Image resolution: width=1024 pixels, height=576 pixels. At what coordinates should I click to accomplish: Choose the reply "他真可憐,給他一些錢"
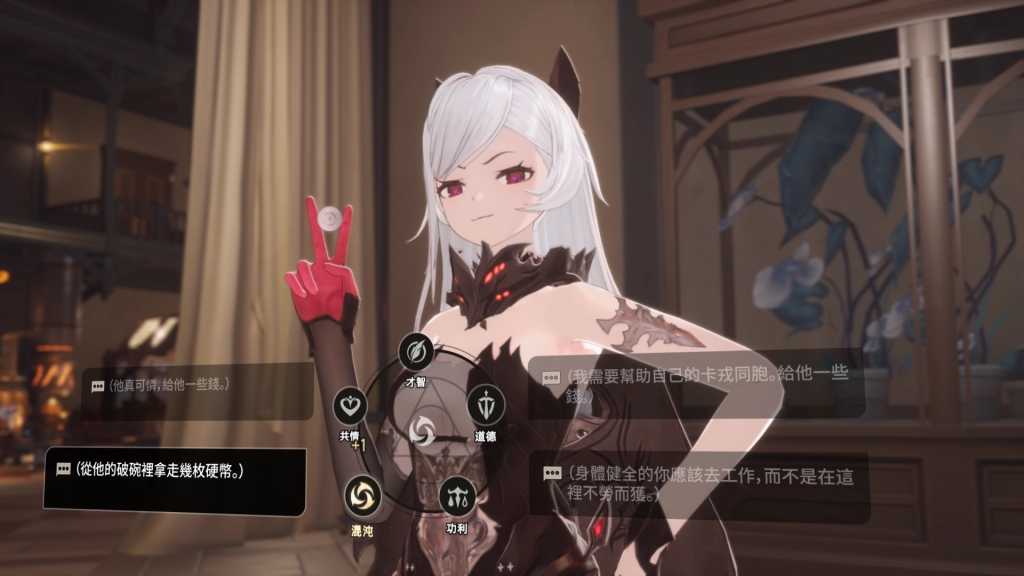coord(197,385)
